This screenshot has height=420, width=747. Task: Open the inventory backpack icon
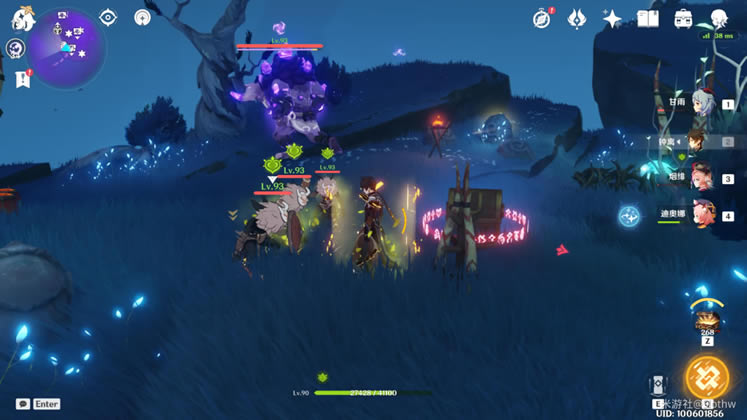[684, 19]
